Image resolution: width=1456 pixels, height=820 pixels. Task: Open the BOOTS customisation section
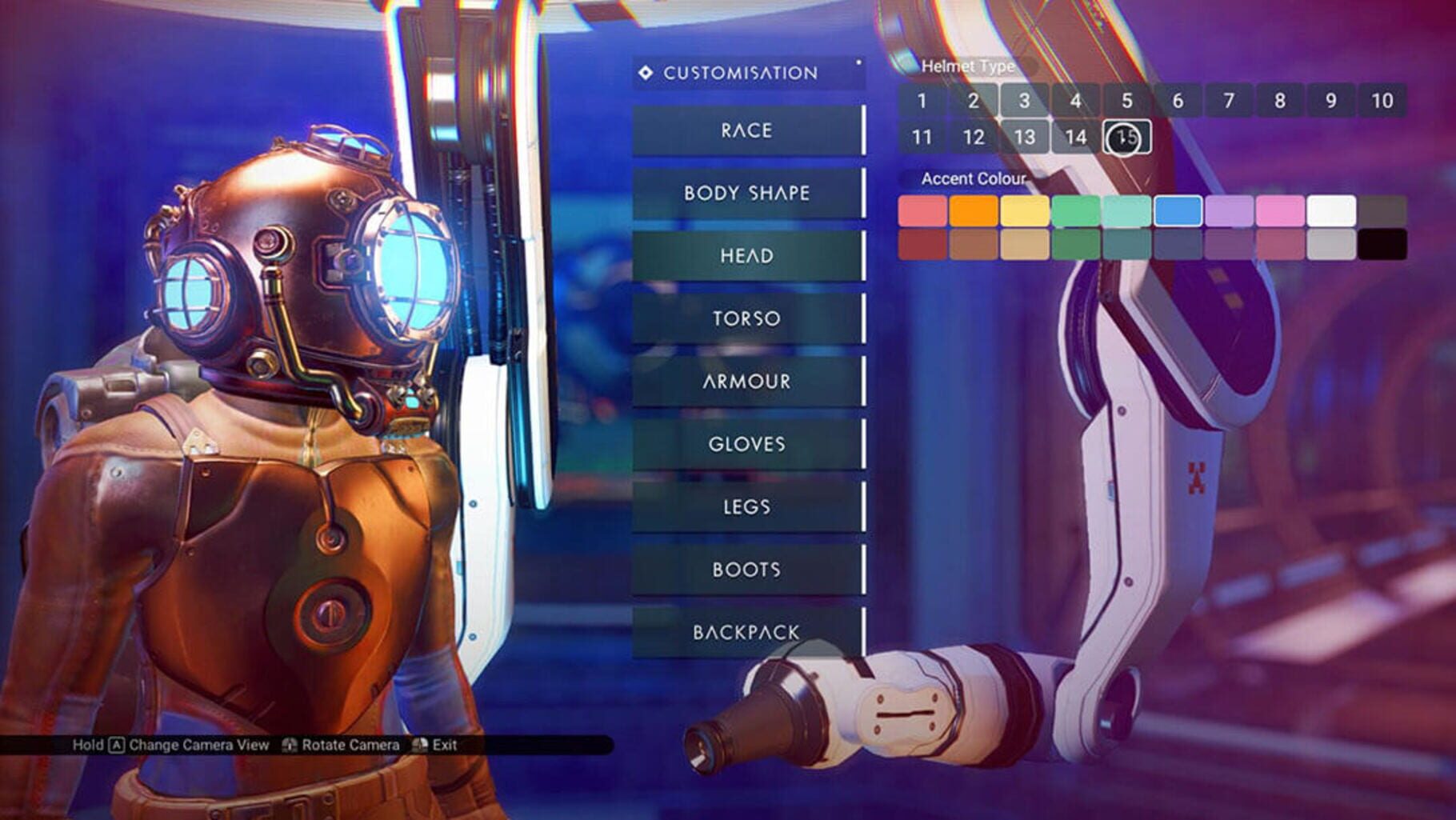tap(748, 569)
